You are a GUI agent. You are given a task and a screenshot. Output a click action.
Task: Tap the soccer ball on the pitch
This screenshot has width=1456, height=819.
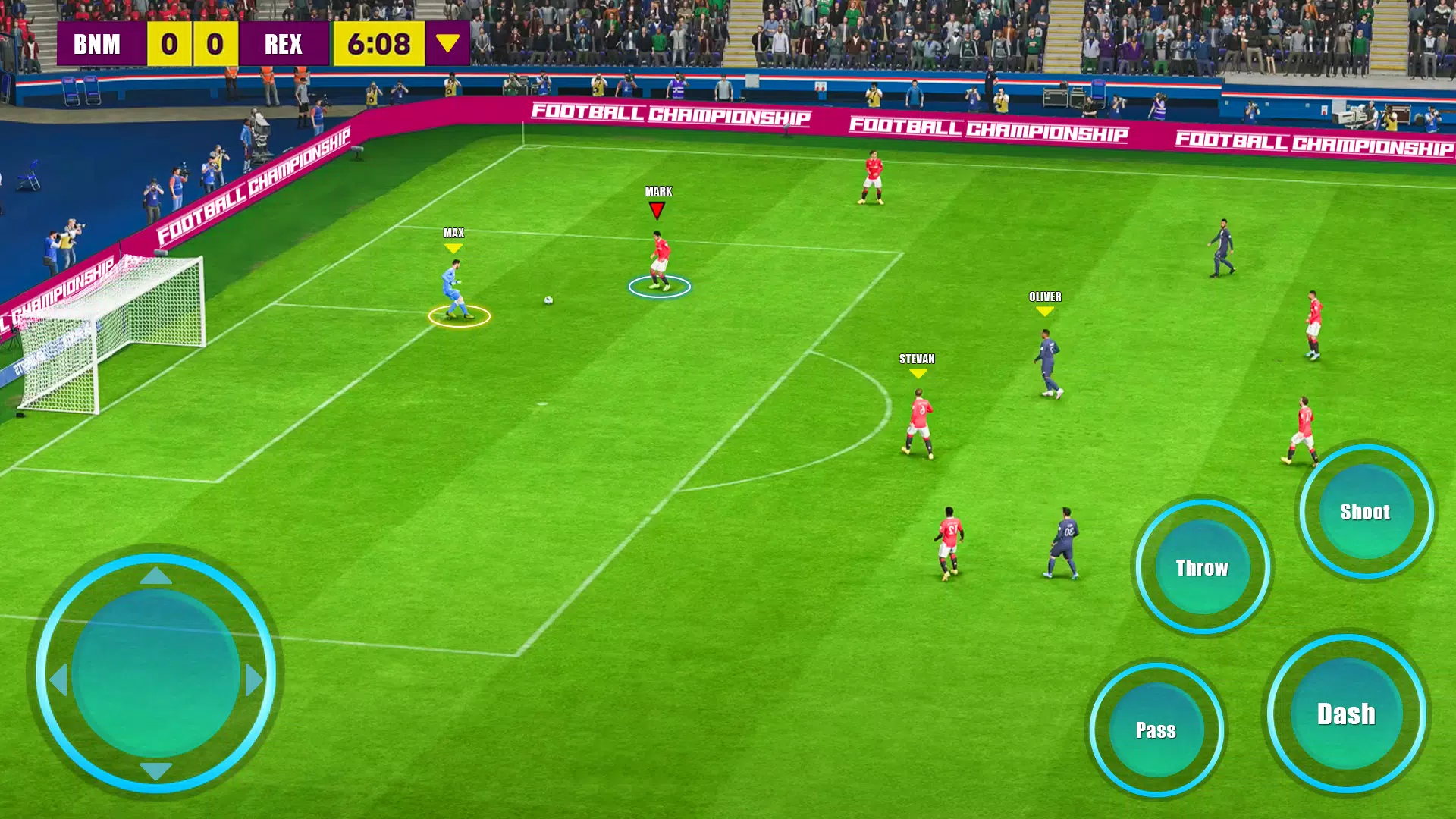548,301
